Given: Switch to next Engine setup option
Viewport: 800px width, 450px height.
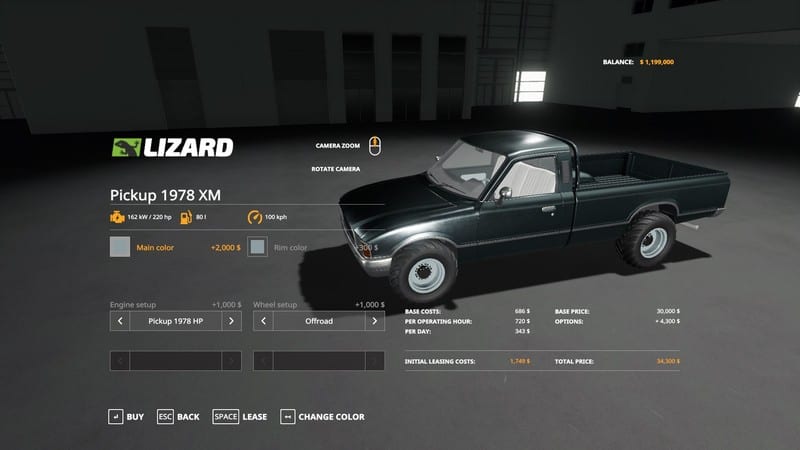Looking at the screenshot, I should (x=231, y=321).
